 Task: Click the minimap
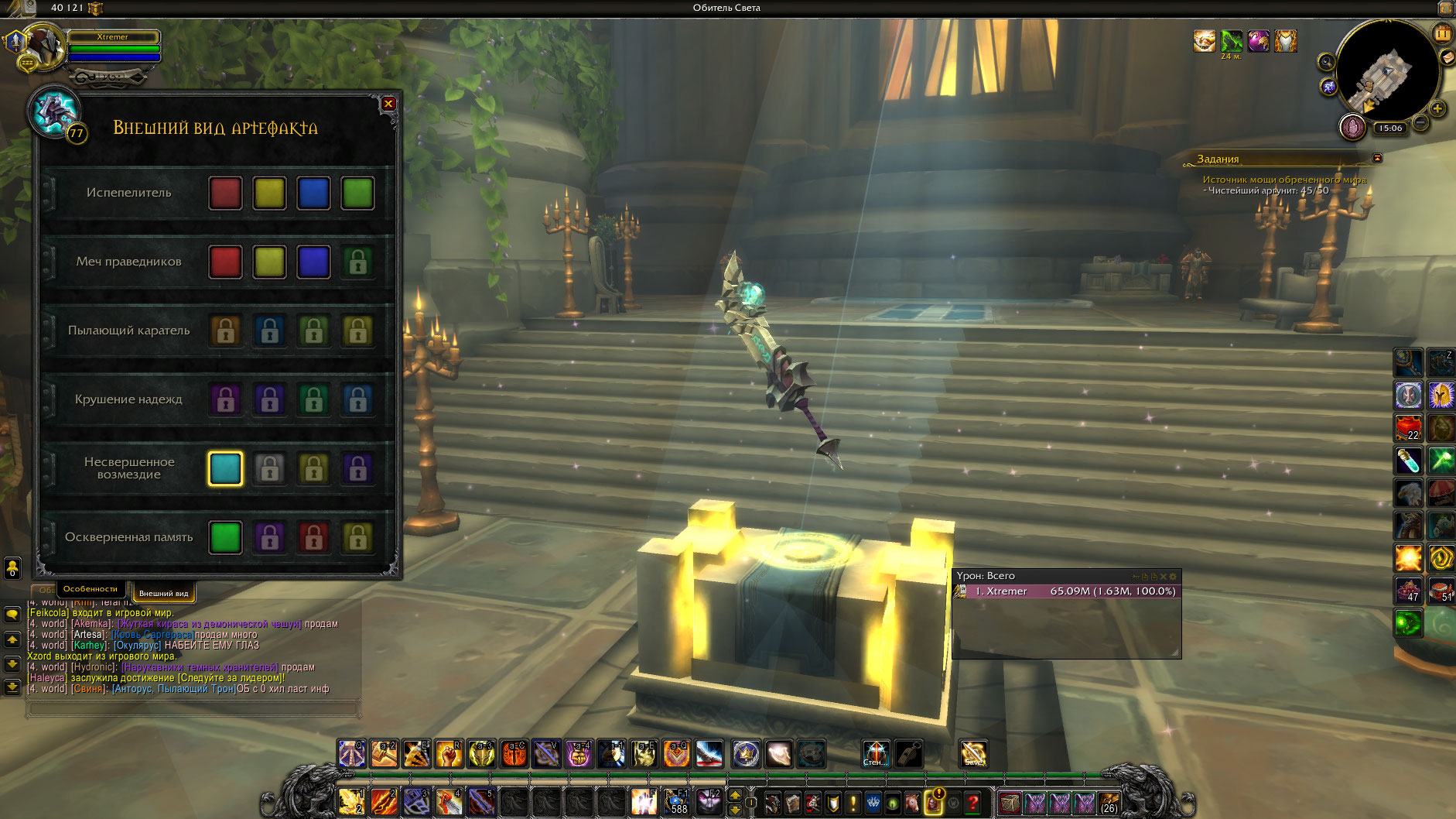click(x=1388, y=71)
